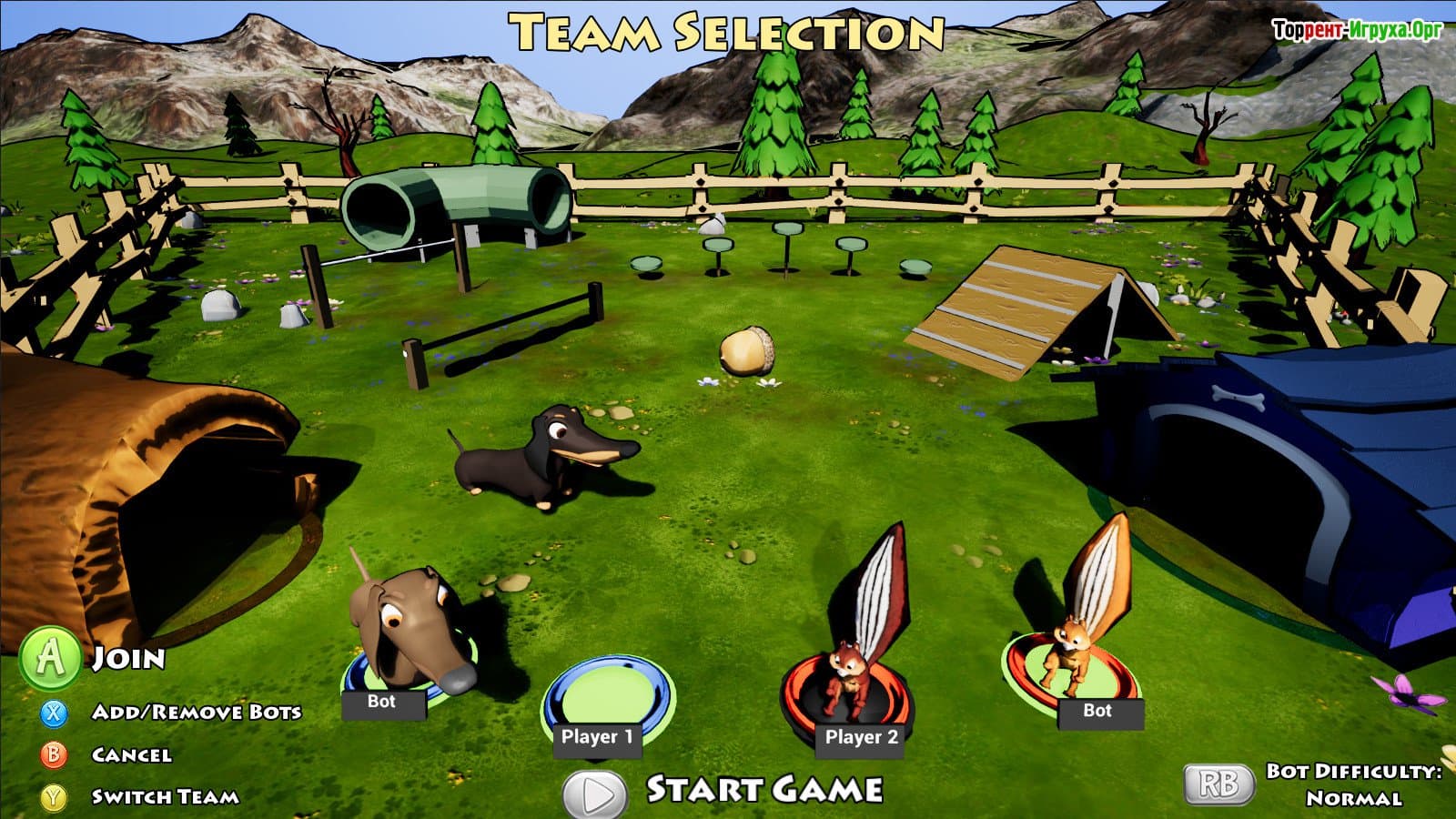Change the Bot Difficulty setting
Viewport: 1456px width, 819px height.
1218,784
